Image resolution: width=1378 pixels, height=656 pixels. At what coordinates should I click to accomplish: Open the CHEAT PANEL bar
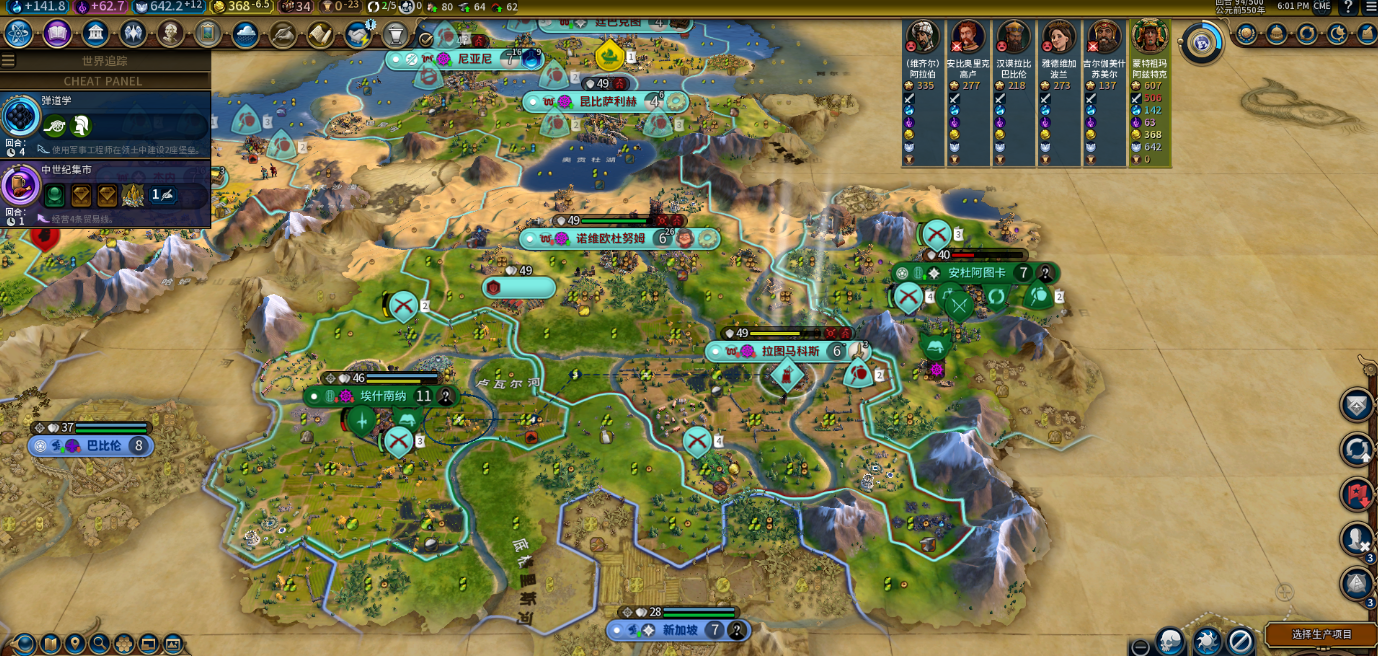103,81
